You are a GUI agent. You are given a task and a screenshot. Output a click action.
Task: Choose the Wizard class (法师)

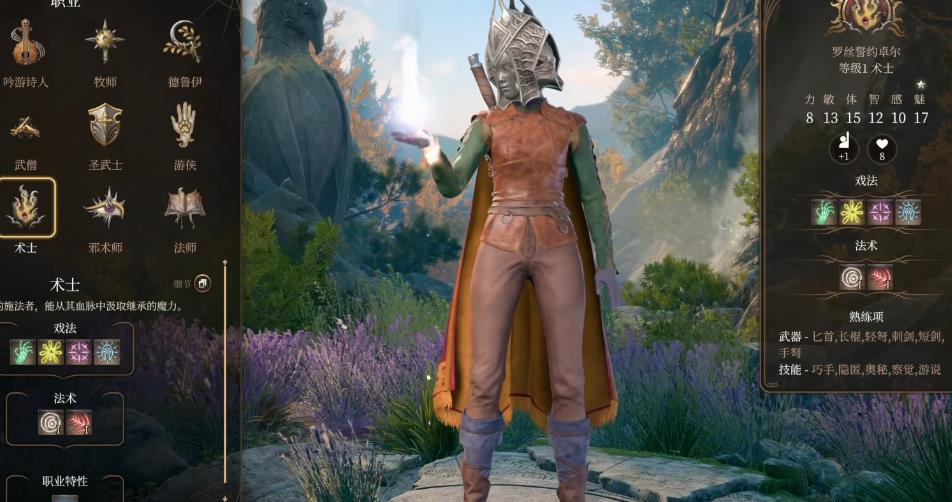point(184,208)
